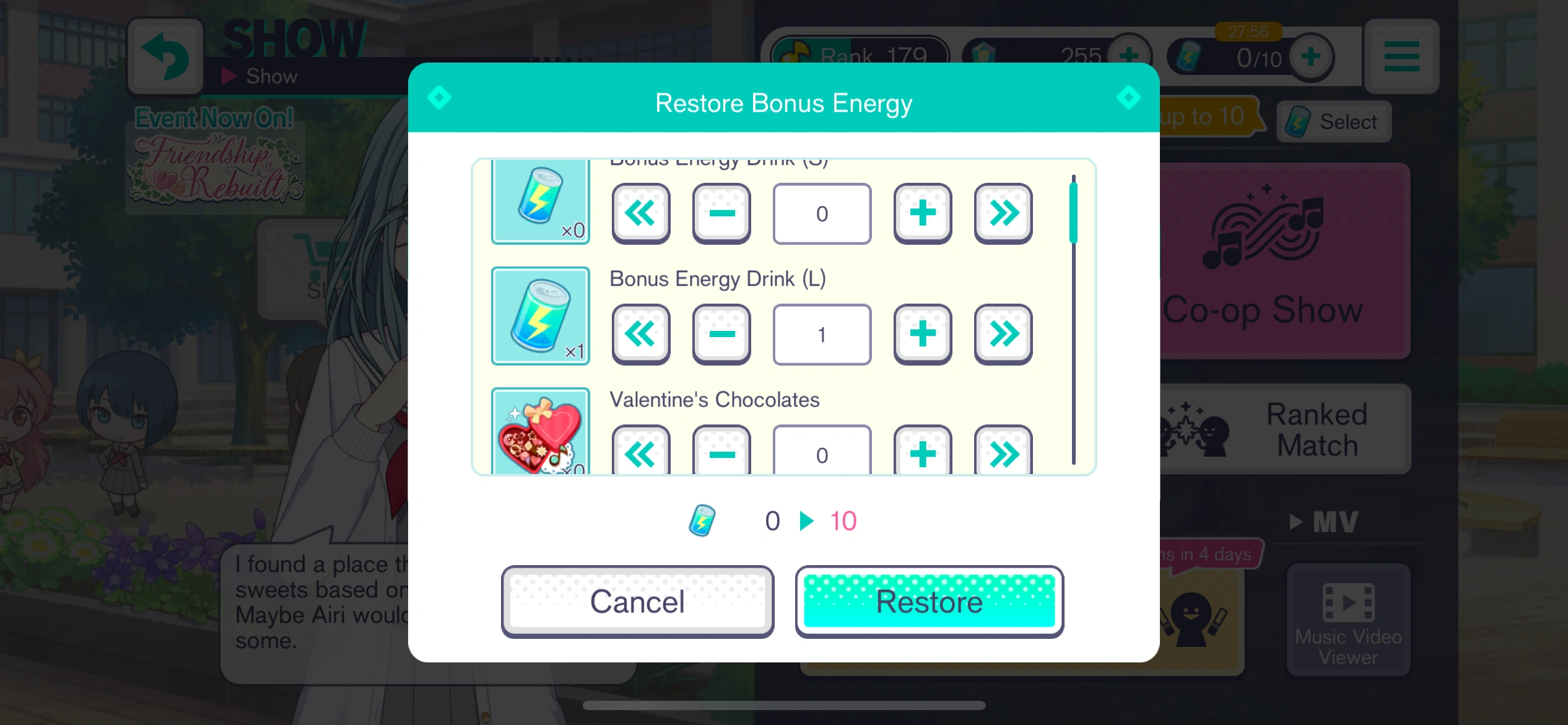Open the game menu with the hamburger icon
This screenshot has width=1568, height=725.
[1401, 56]
